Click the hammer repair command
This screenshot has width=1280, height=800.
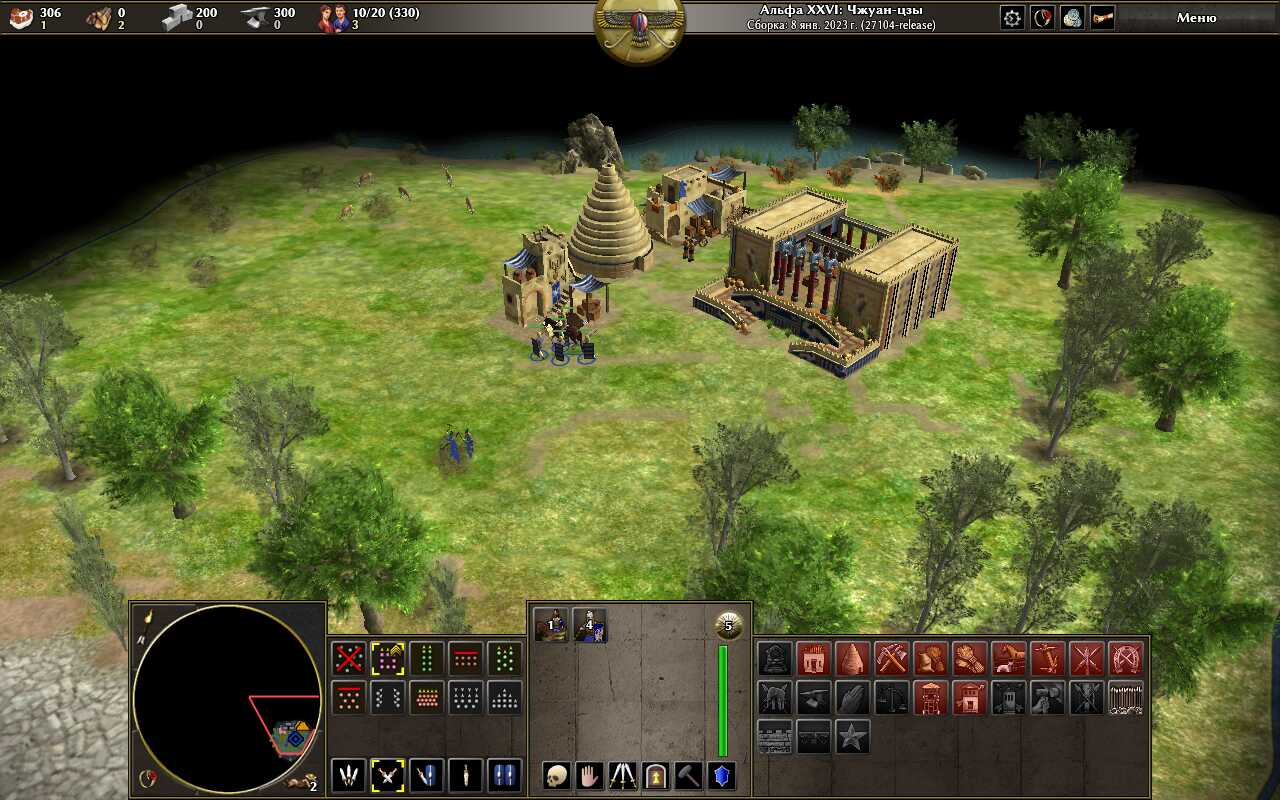click(x=688, y=775)
